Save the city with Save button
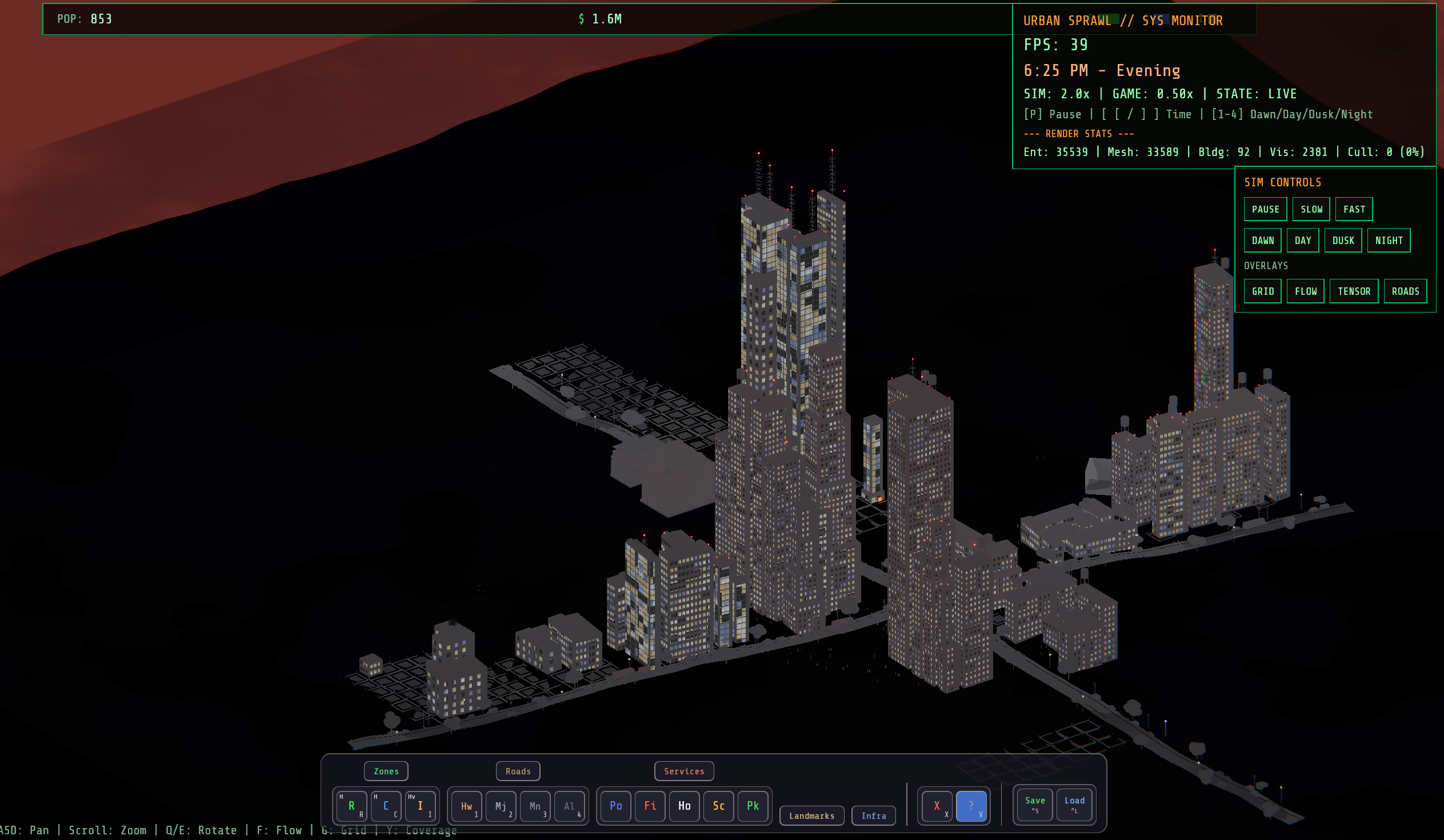Viewport: 1444px width, 840px height. [x=1034, y=803]
